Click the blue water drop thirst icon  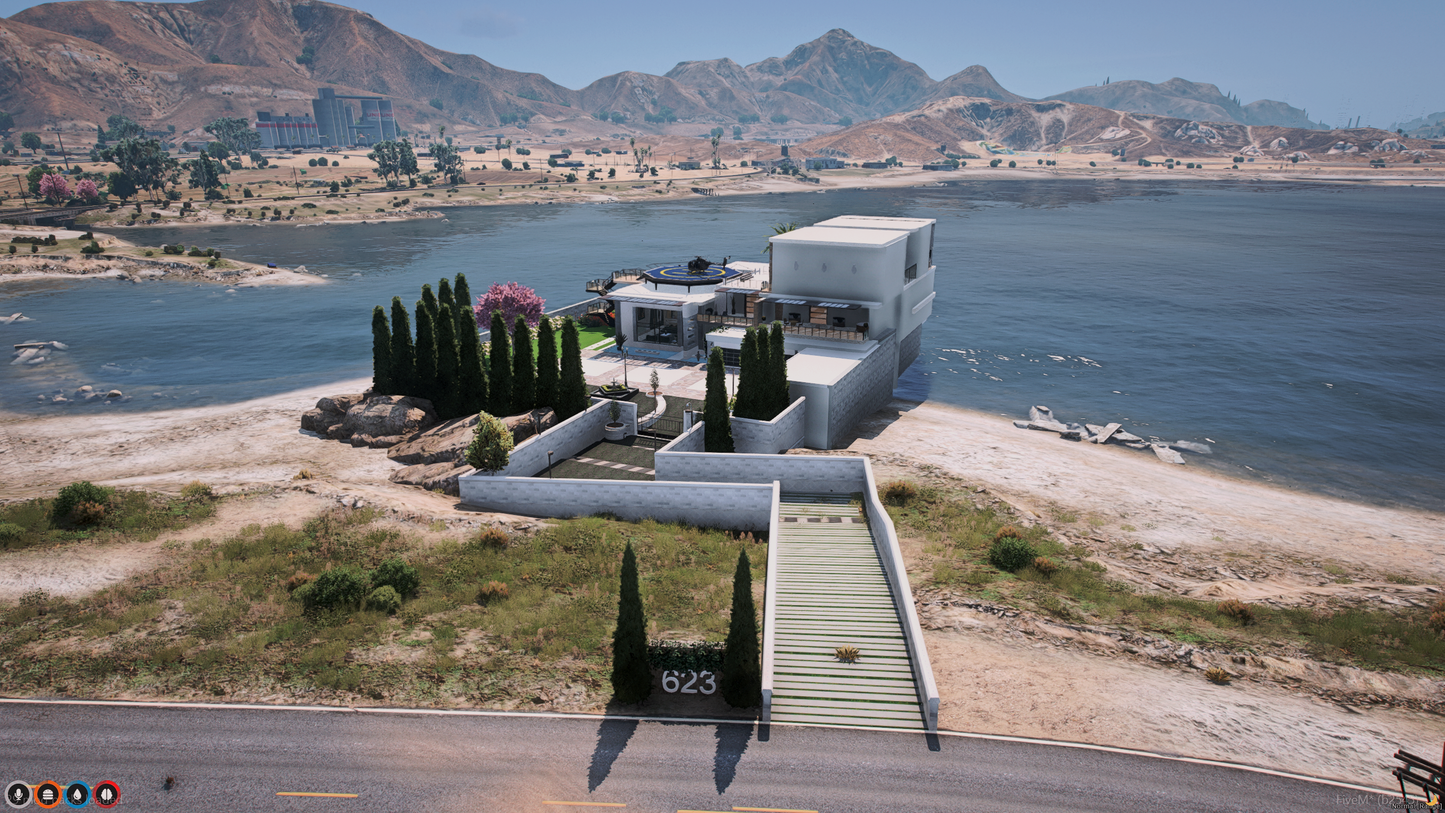click(x=77, y=794)
